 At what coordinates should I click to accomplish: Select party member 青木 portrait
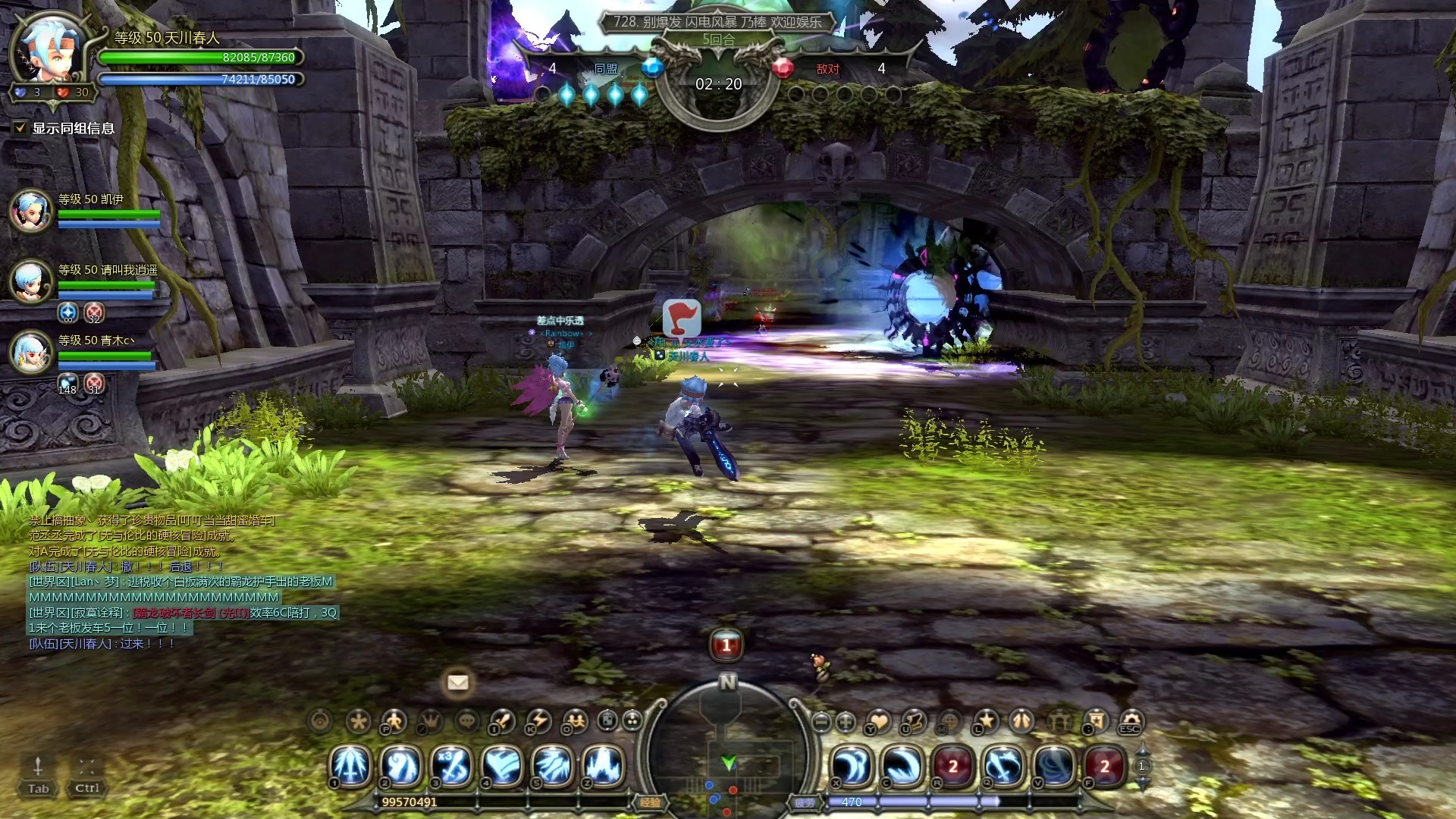[x=31, y=353]
